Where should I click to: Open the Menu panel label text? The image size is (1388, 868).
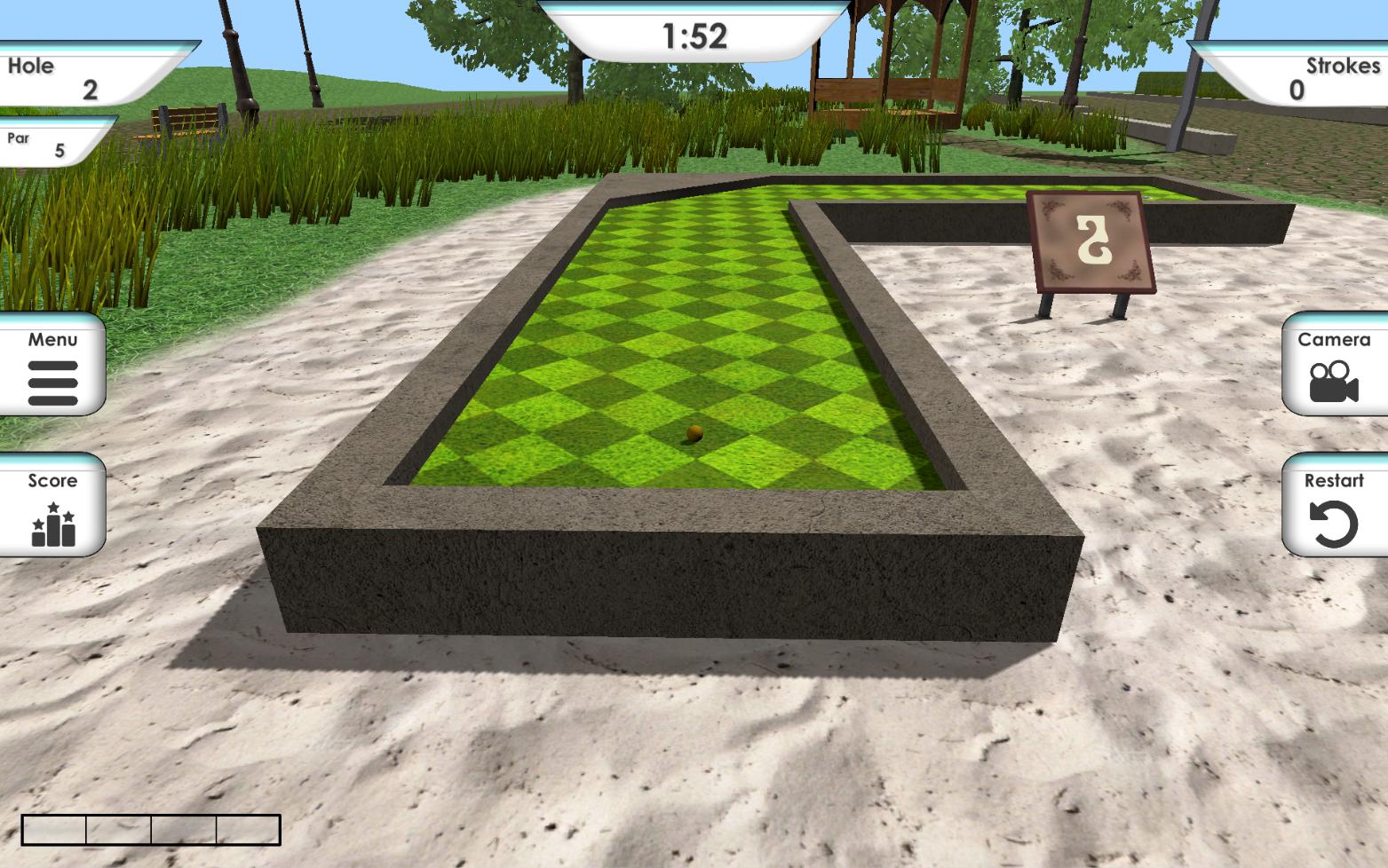(x=52, y=339)
